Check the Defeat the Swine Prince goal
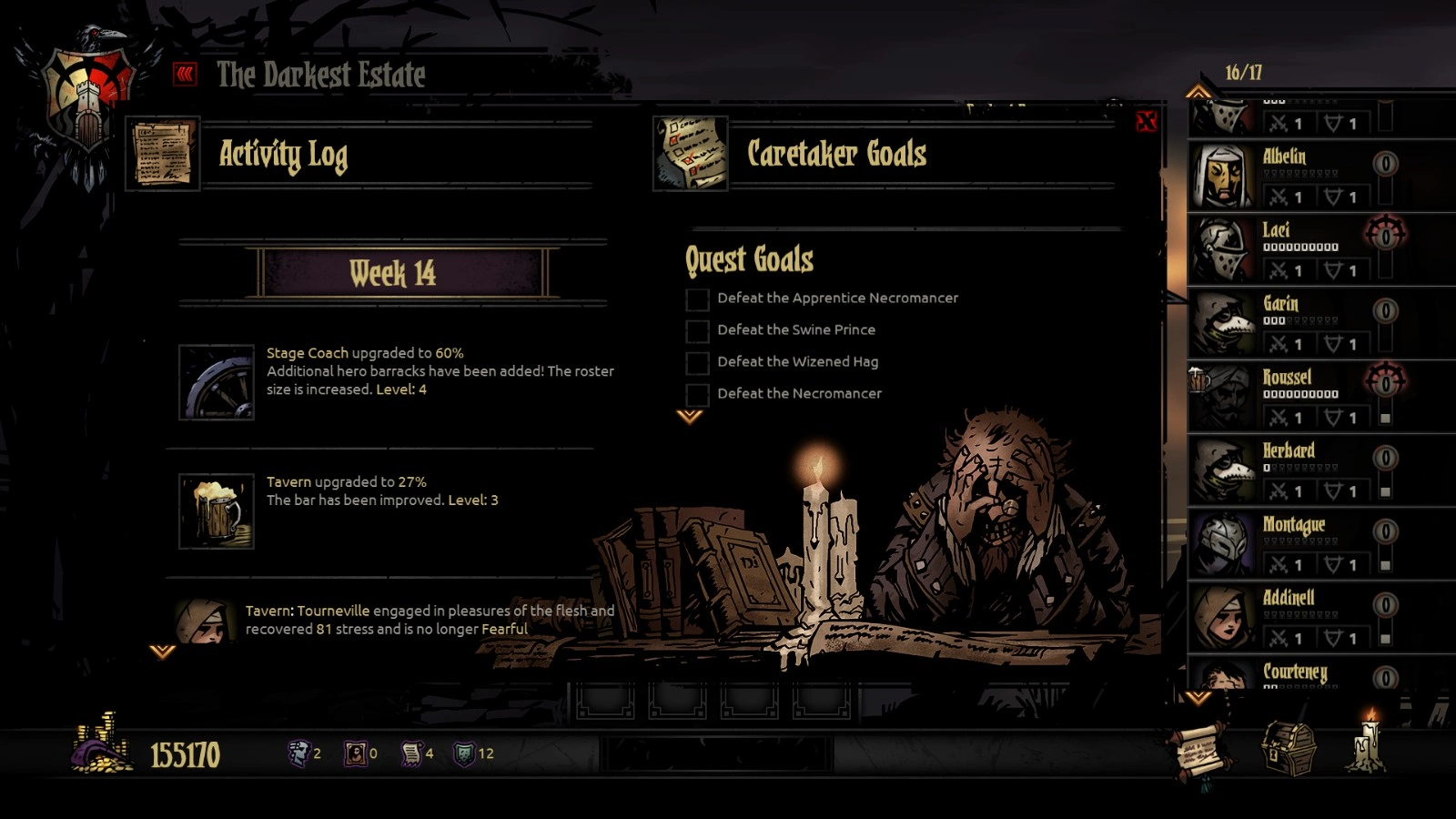1456x819 pixels. pos(697,331)
